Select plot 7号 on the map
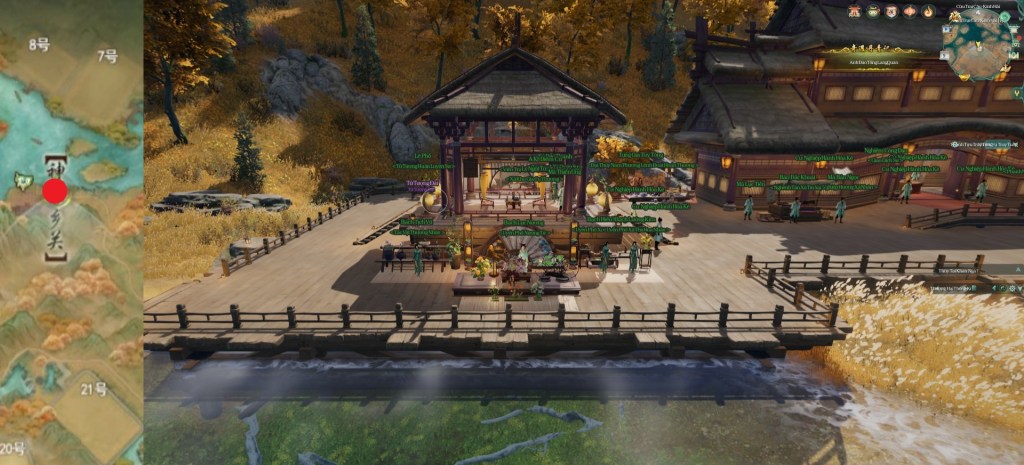 [108, 56]
